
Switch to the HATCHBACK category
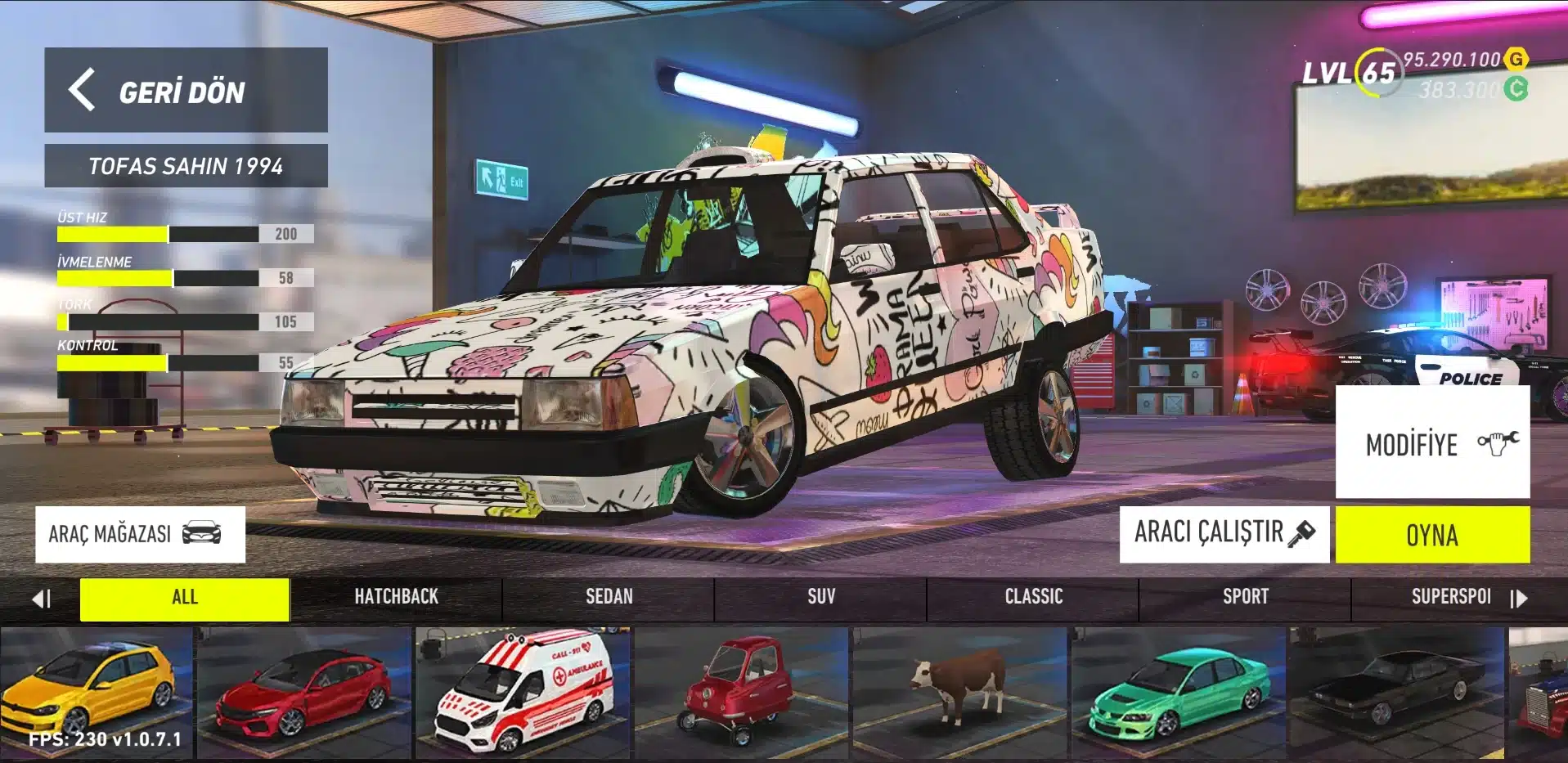[396, 598]
